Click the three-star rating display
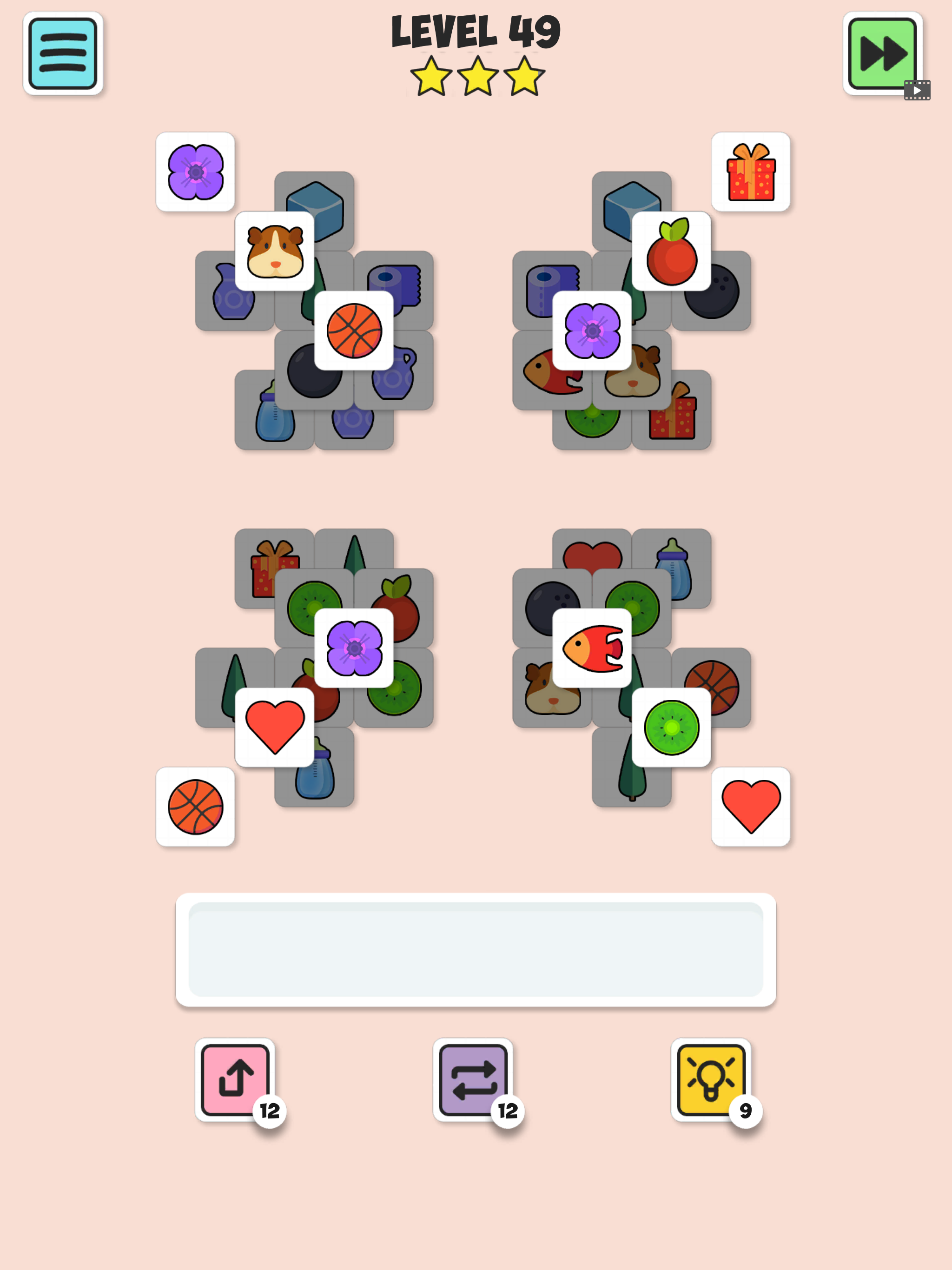 tap(476, 78)
